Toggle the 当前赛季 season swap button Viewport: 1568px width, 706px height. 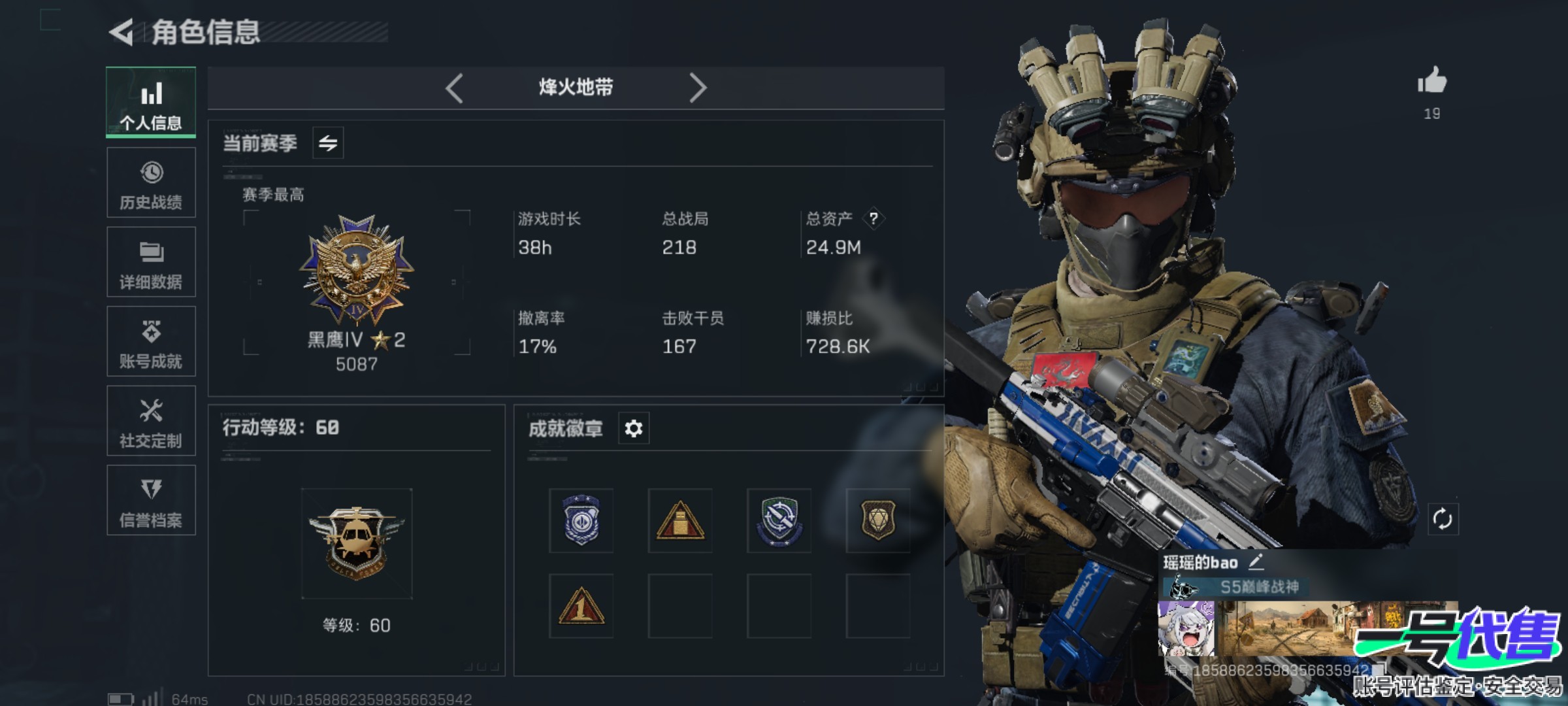328,143
